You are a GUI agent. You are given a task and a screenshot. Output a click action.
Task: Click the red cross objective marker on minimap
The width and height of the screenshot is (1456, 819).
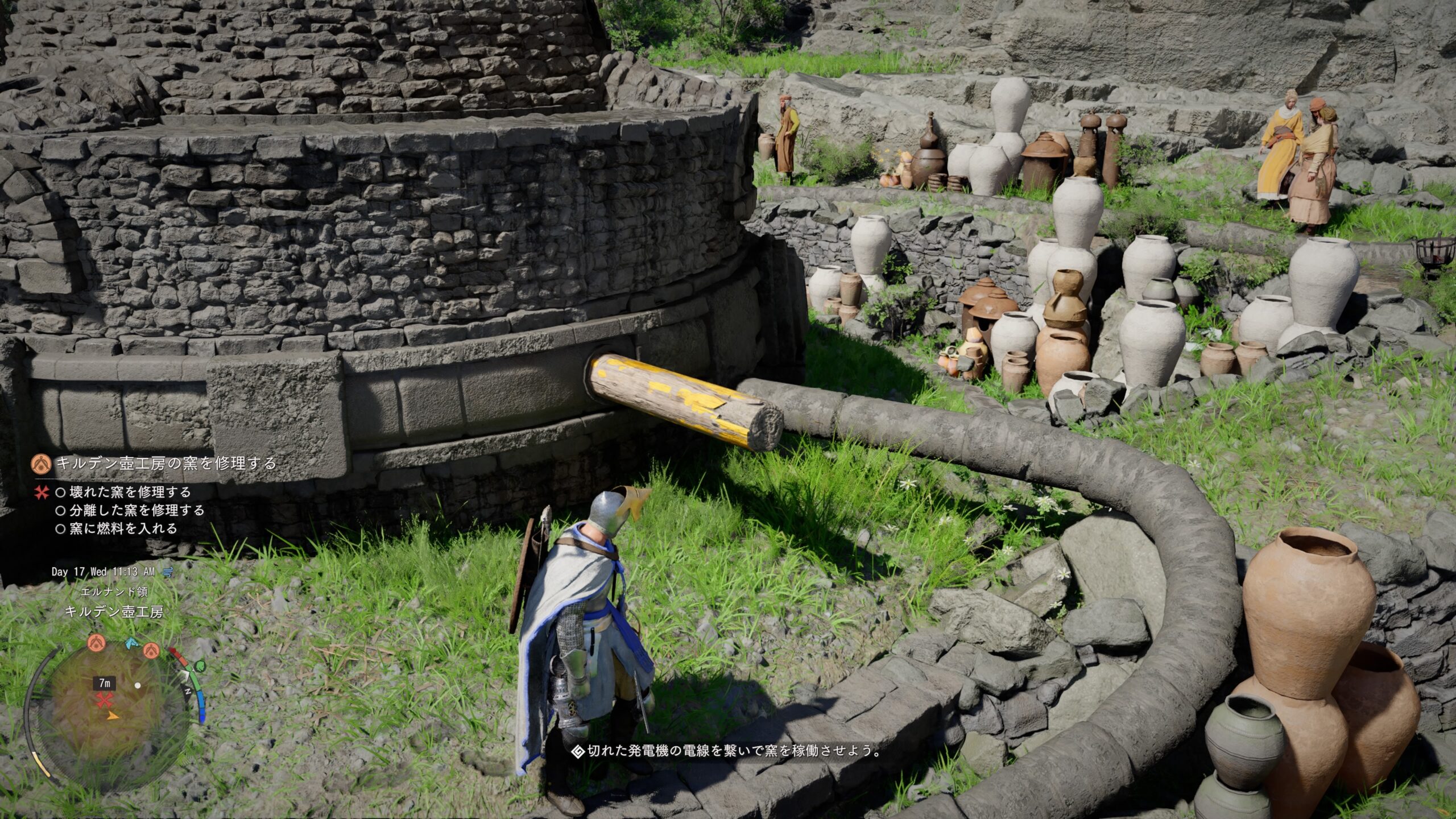104,701
